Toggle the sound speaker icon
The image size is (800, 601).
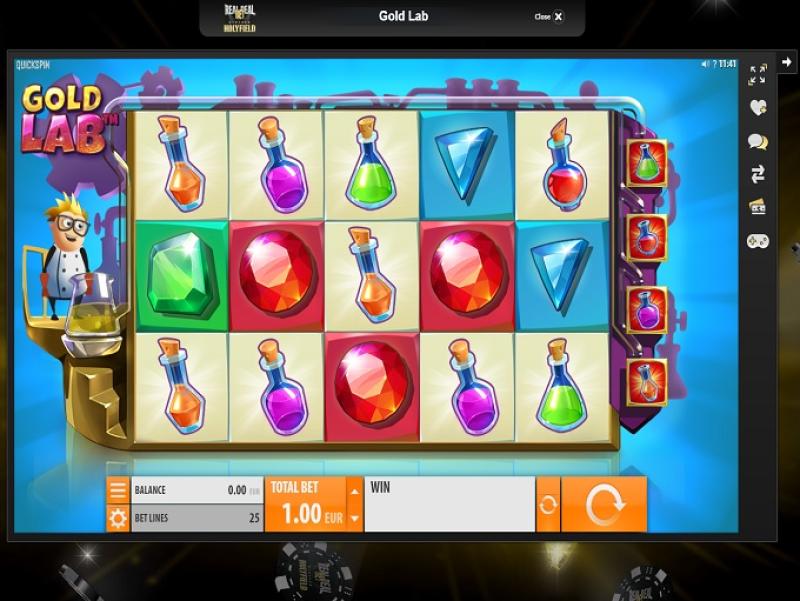[x=706, y=64]
